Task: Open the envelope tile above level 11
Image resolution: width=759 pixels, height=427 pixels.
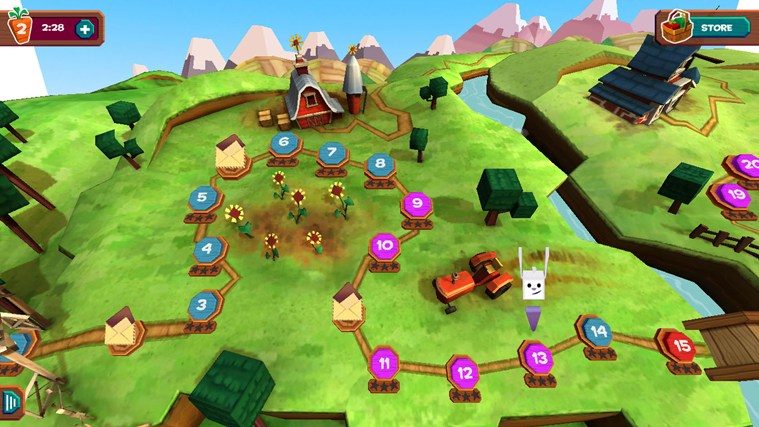Action: [x=347, y=306]
